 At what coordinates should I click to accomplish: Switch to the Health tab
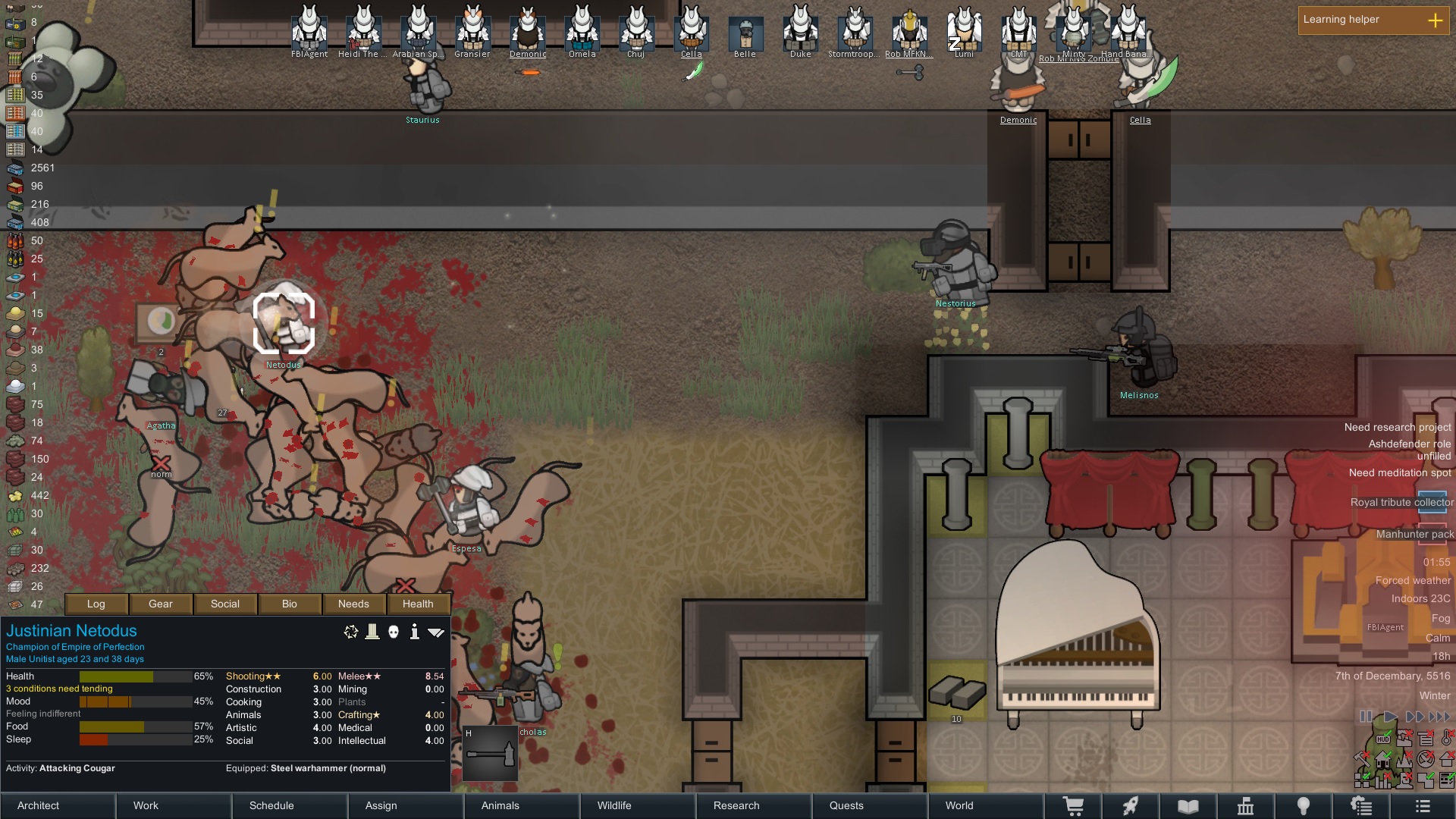(x=418, y=604)
